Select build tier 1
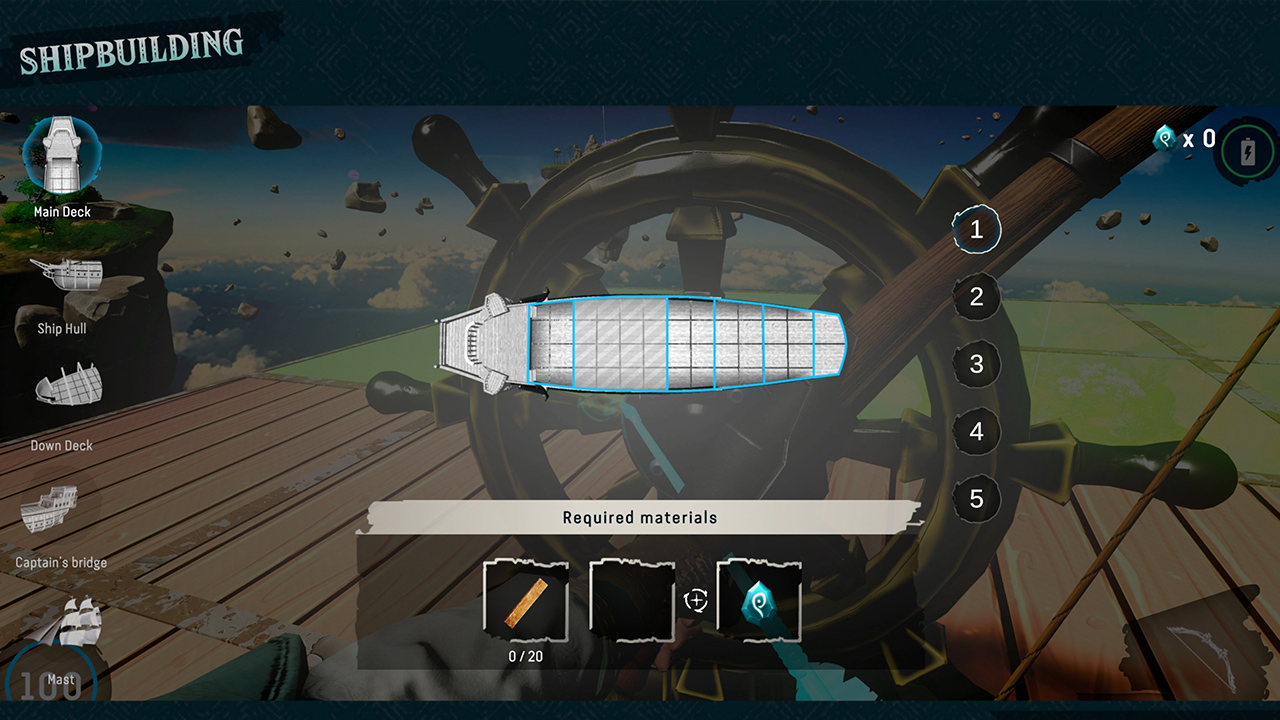Viewport: 1280px width, 720px height. pyautogui.click(x=975, y=230)
